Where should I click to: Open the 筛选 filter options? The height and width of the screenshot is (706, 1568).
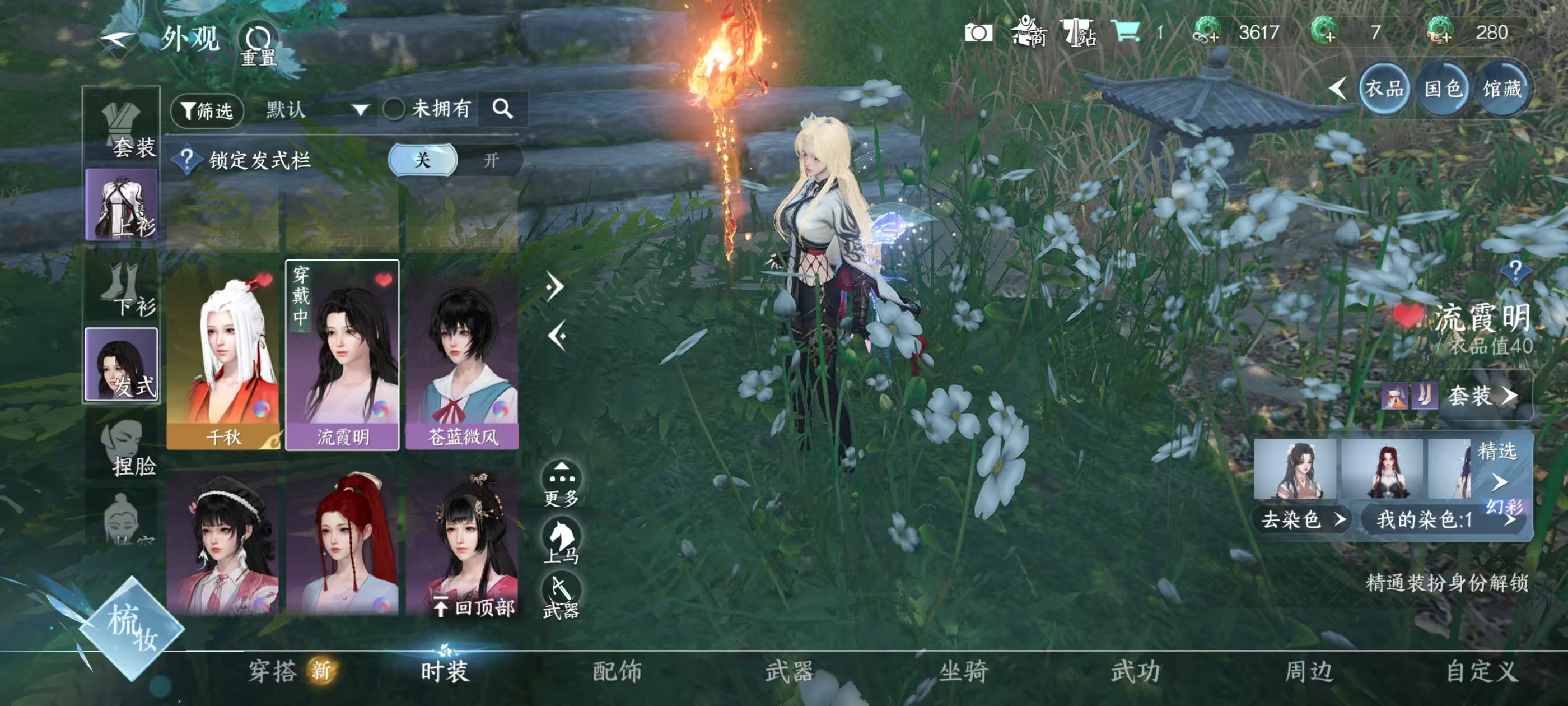coord(207,110)
